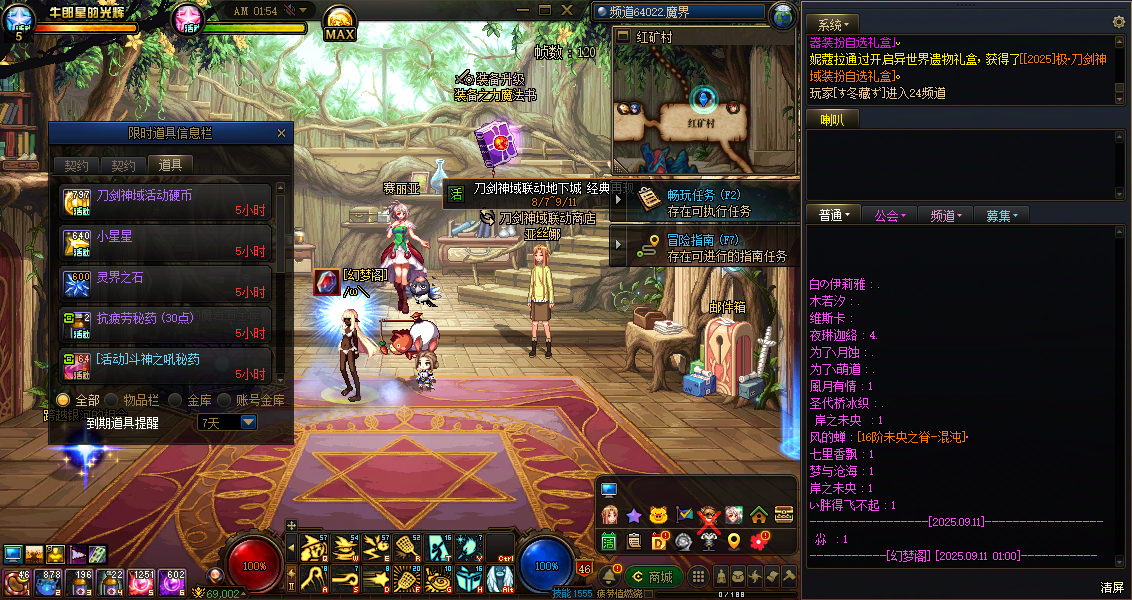Open the 7天 expiry reminder dropdown

coord(248,423)
